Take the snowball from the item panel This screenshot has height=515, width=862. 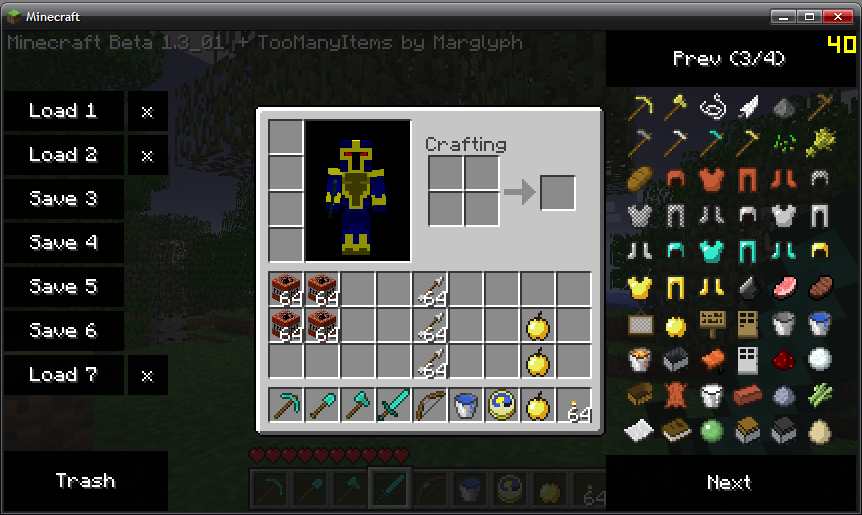[821, 359]
